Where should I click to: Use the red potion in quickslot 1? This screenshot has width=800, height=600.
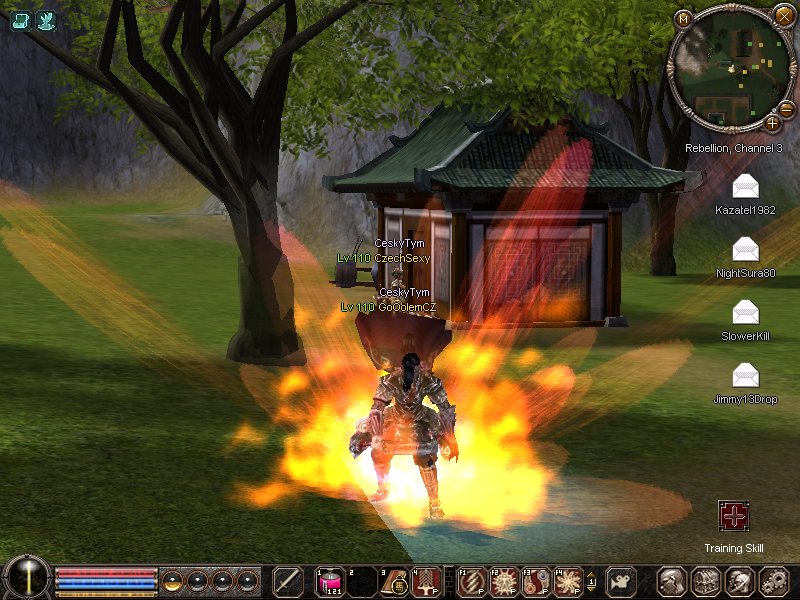pyautogui.click(x=330, y=582)
